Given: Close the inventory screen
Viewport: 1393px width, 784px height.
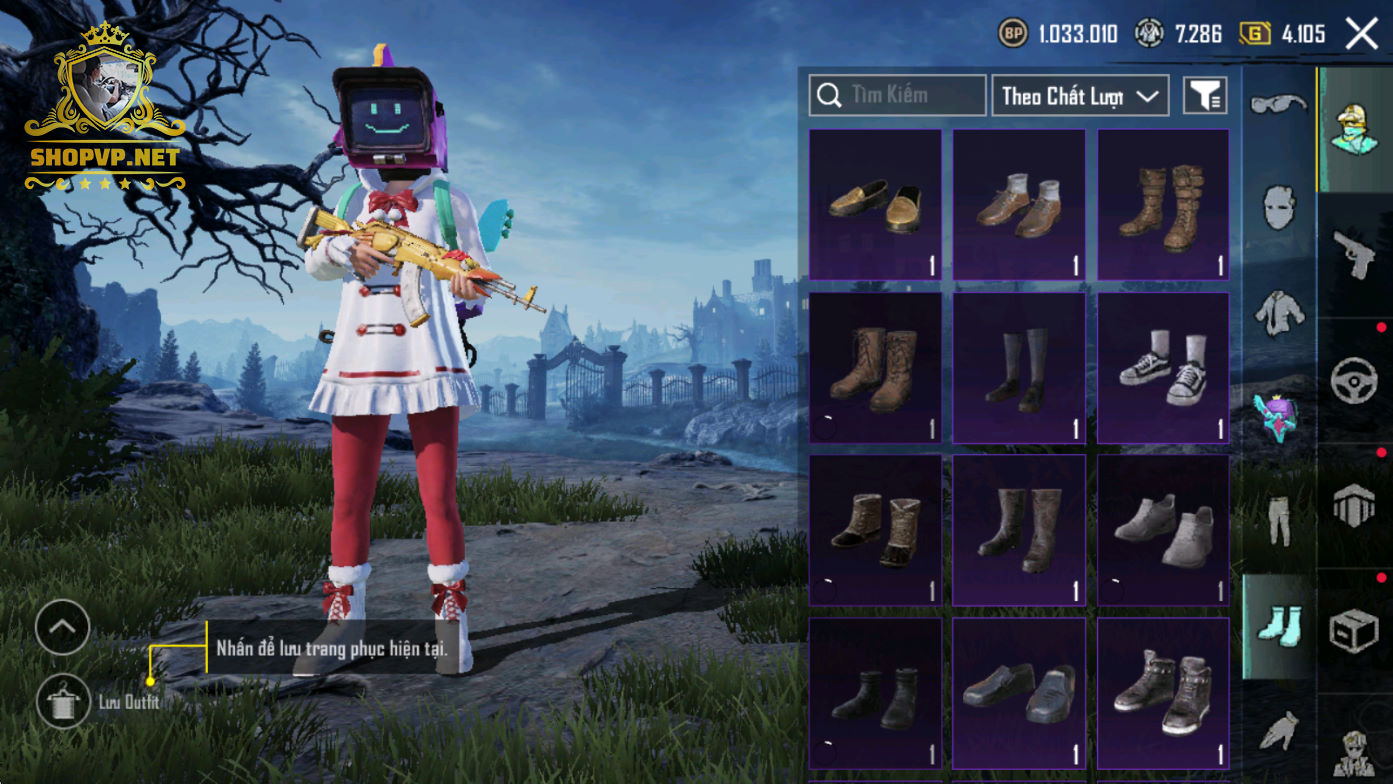Looking at the screenshot, I should (1362, 34).
